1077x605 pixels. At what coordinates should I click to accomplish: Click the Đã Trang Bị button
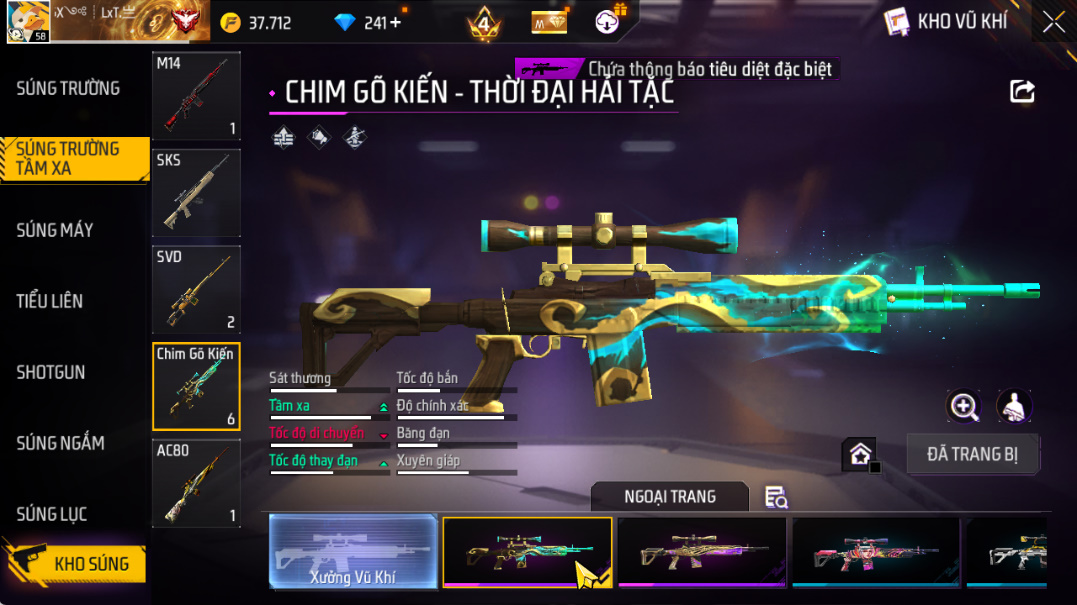(x=972, y=454)
